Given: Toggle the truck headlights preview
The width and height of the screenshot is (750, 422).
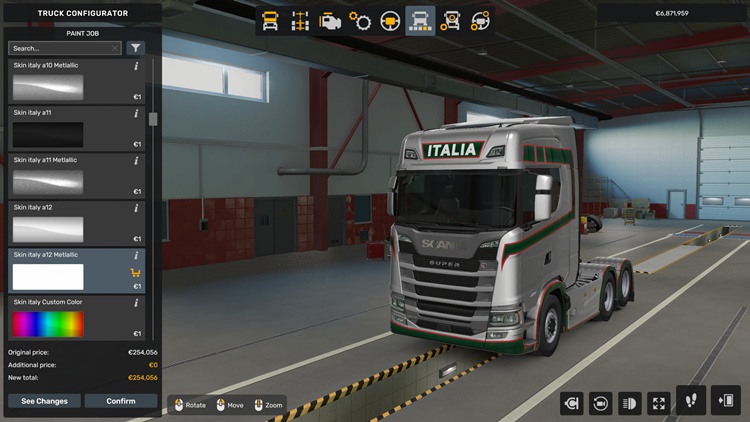Looking at the screenshot, I should pos(630,403).
